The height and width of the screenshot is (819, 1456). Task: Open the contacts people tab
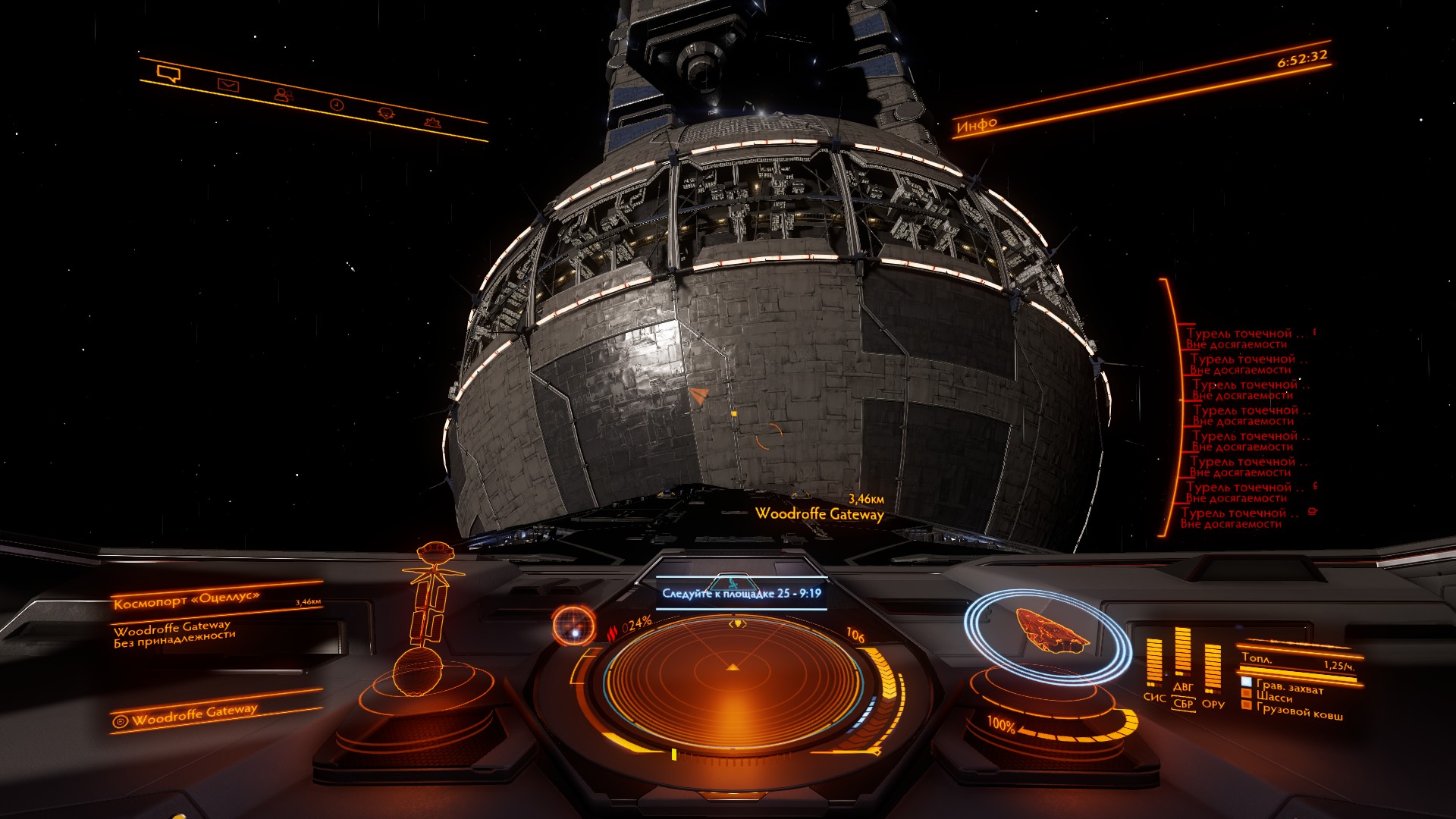coord(283,95)
